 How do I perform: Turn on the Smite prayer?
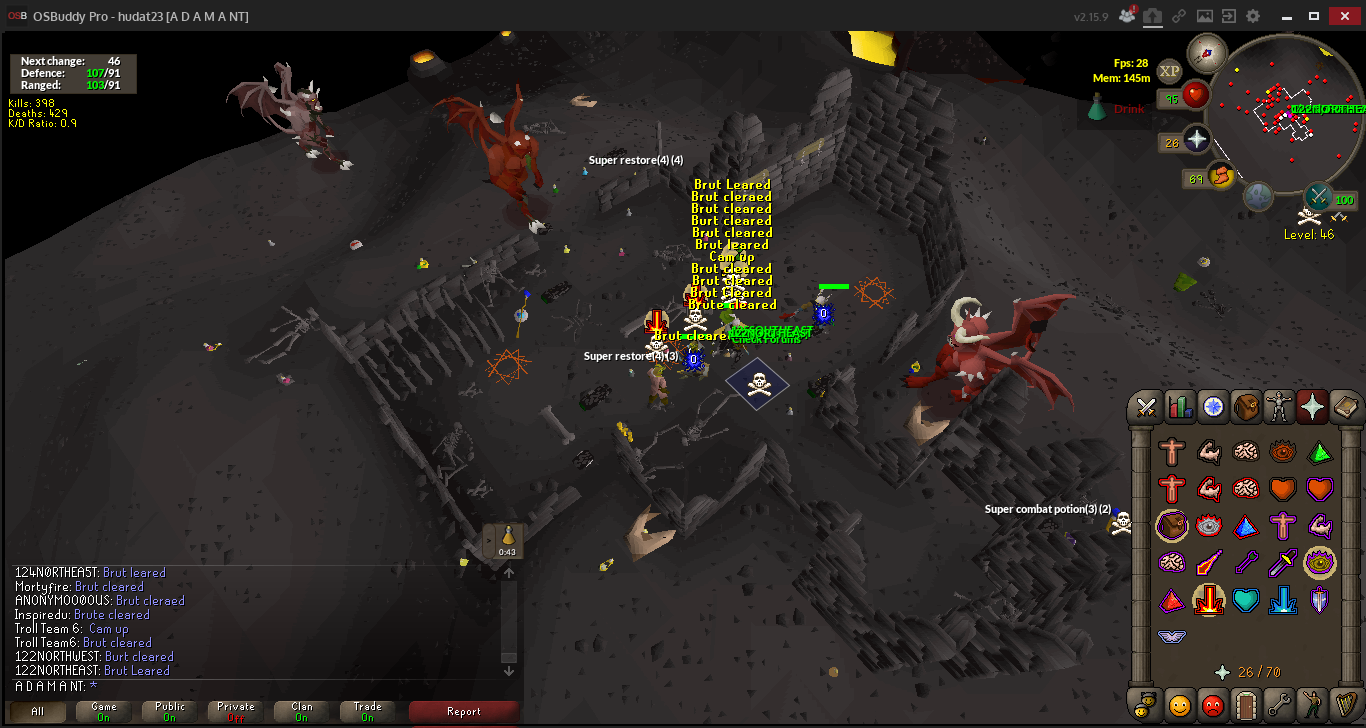(1283, 600)
